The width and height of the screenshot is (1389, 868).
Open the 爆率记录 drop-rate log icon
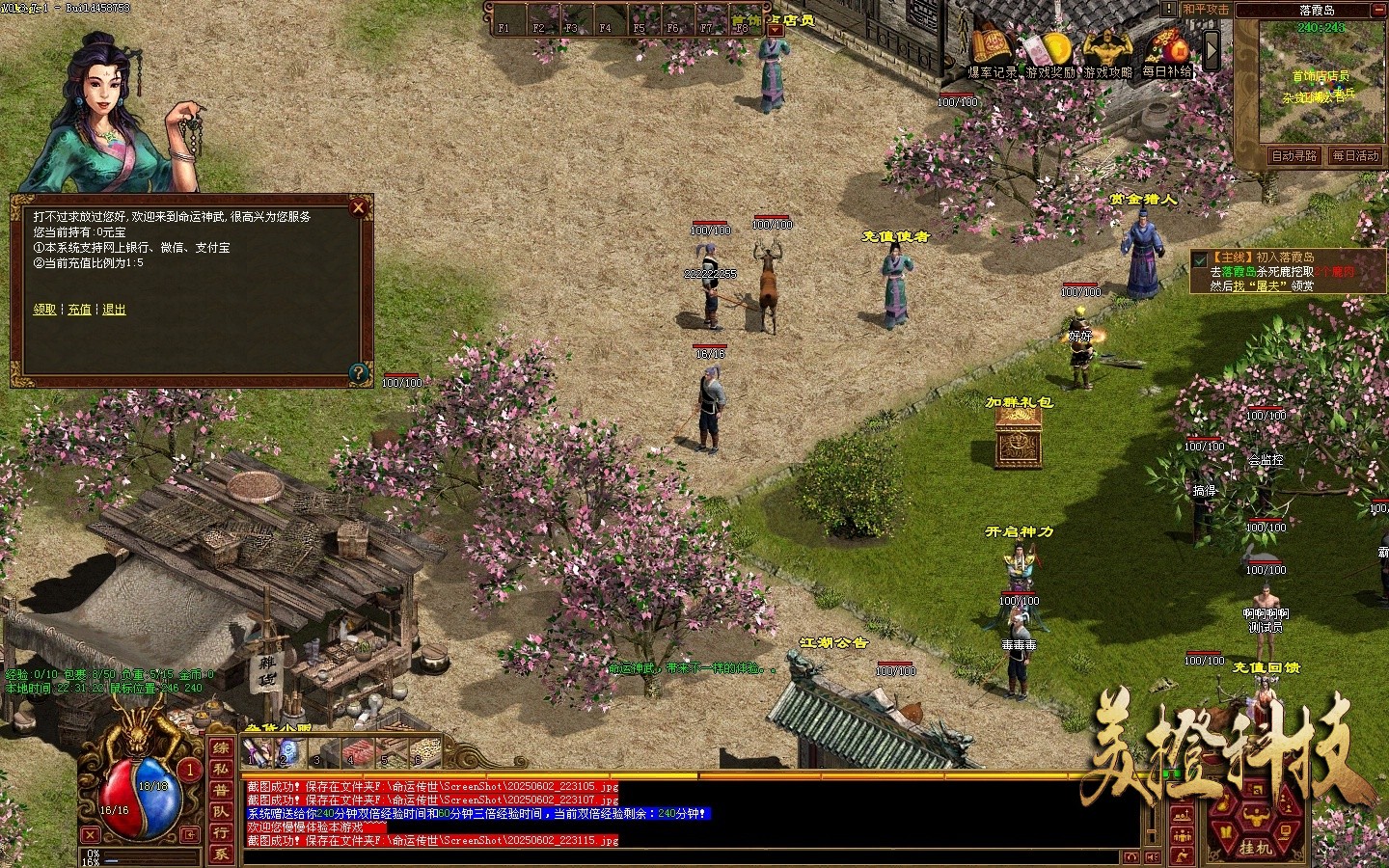(994, 43)
